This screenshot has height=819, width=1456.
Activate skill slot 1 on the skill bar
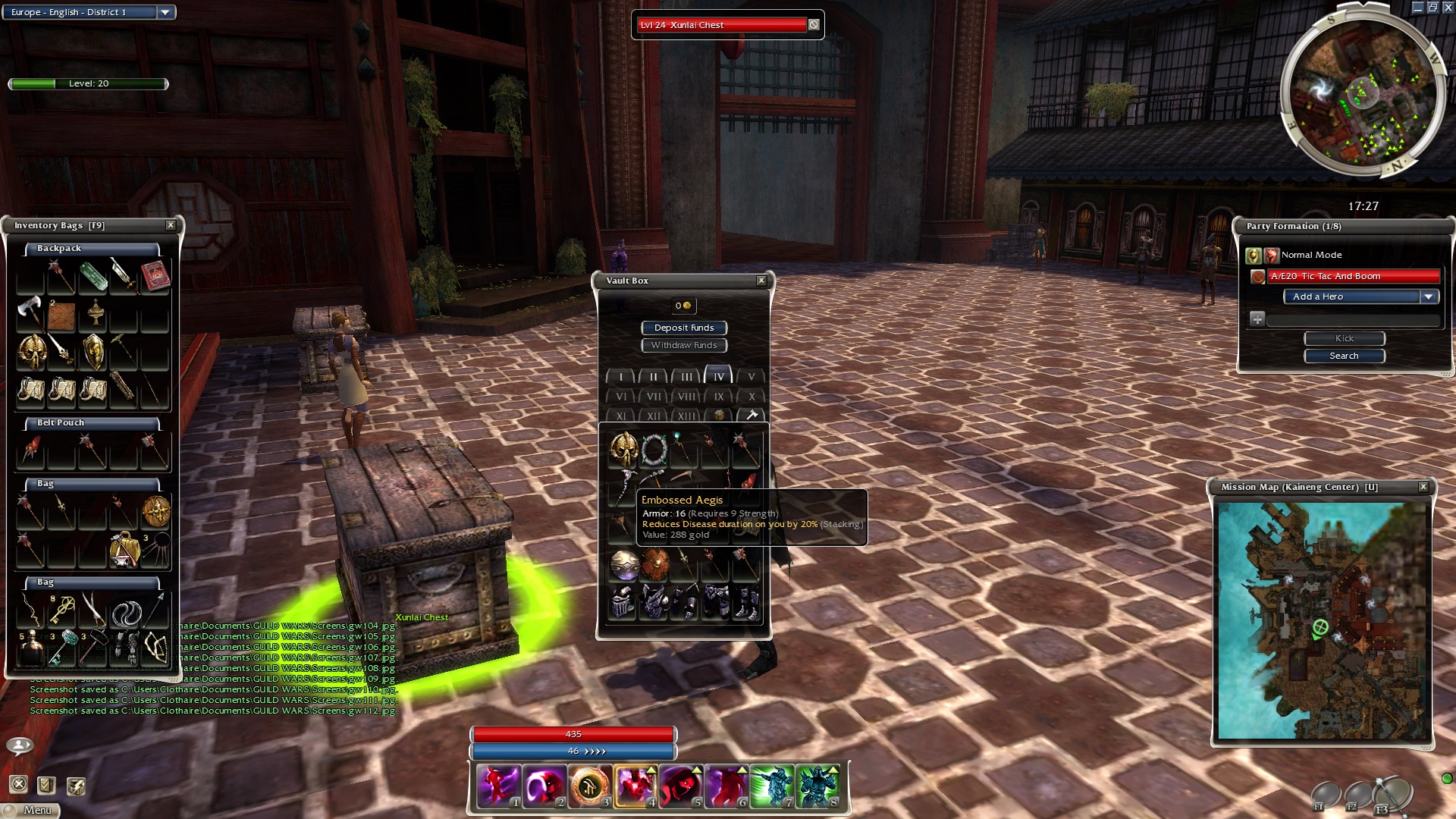pos(499,786)
